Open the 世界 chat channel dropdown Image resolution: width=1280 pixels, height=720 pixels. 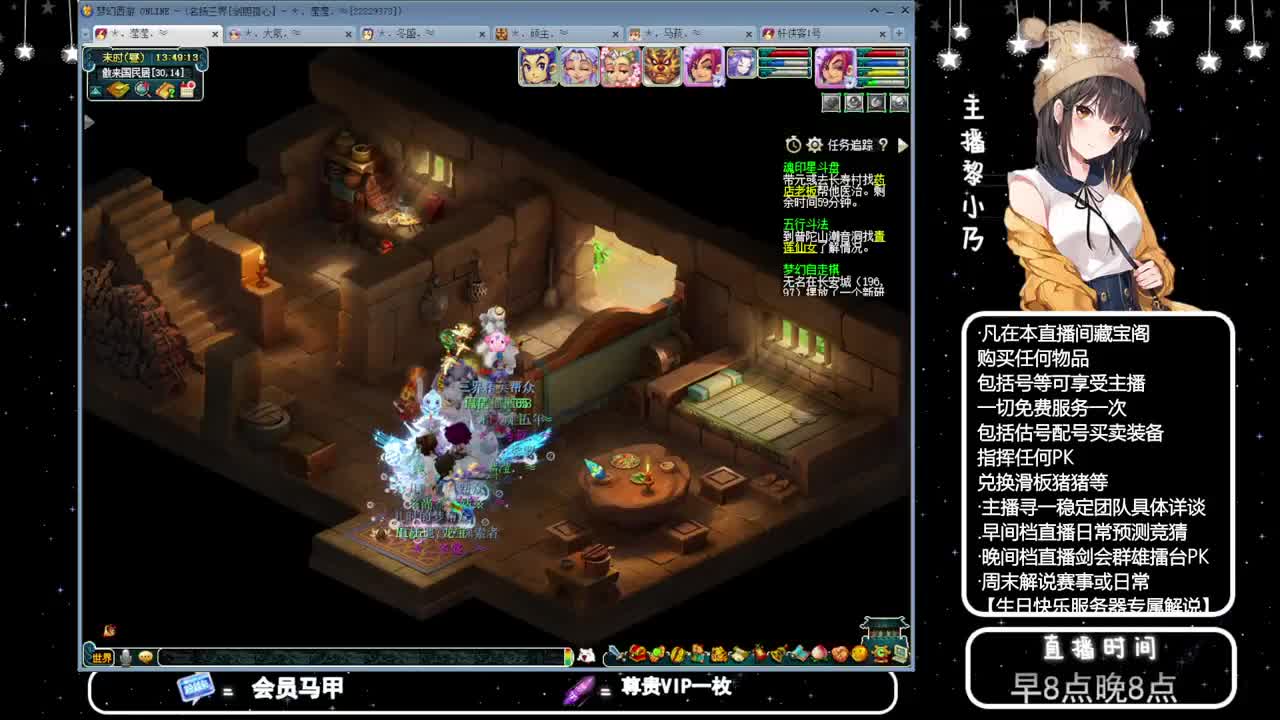[102, 657]
